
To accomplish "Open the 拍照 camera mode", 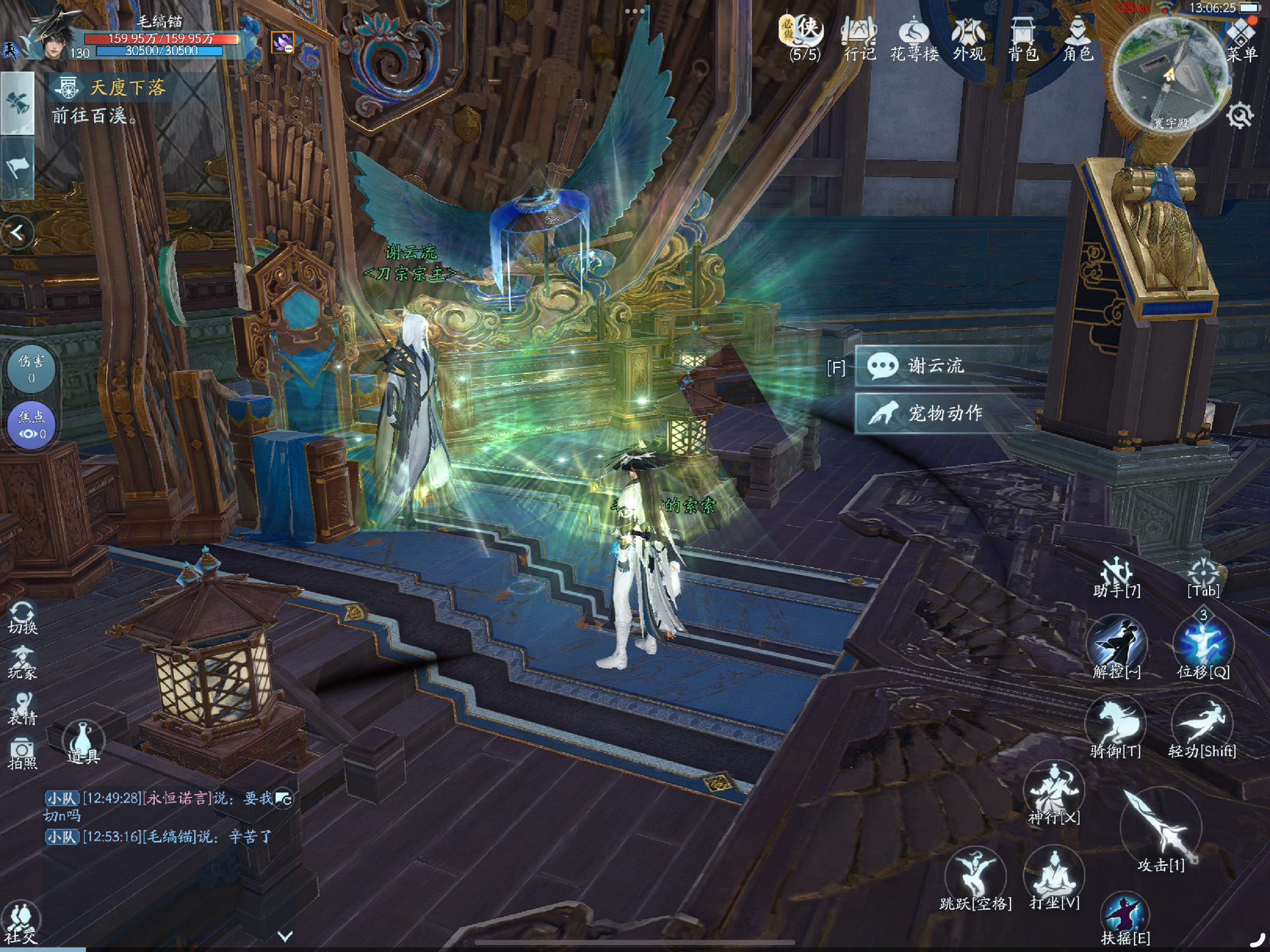I will click(x=22, y=754).
